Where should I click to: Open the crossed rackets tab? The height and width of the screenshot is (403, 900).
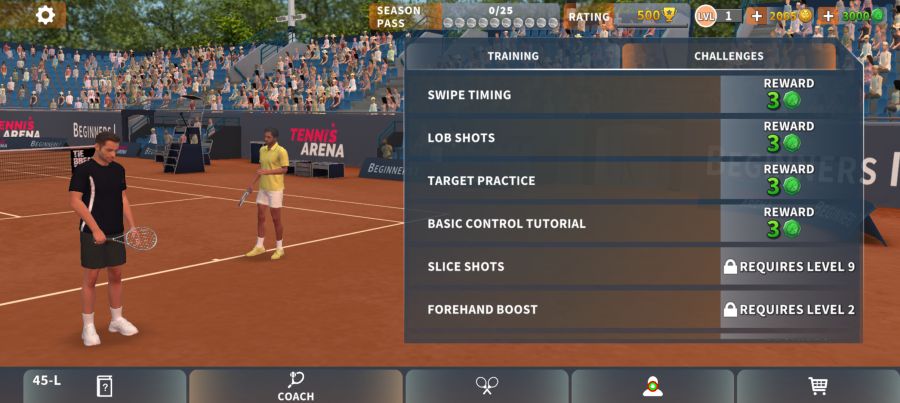click(x=487, y=386)
